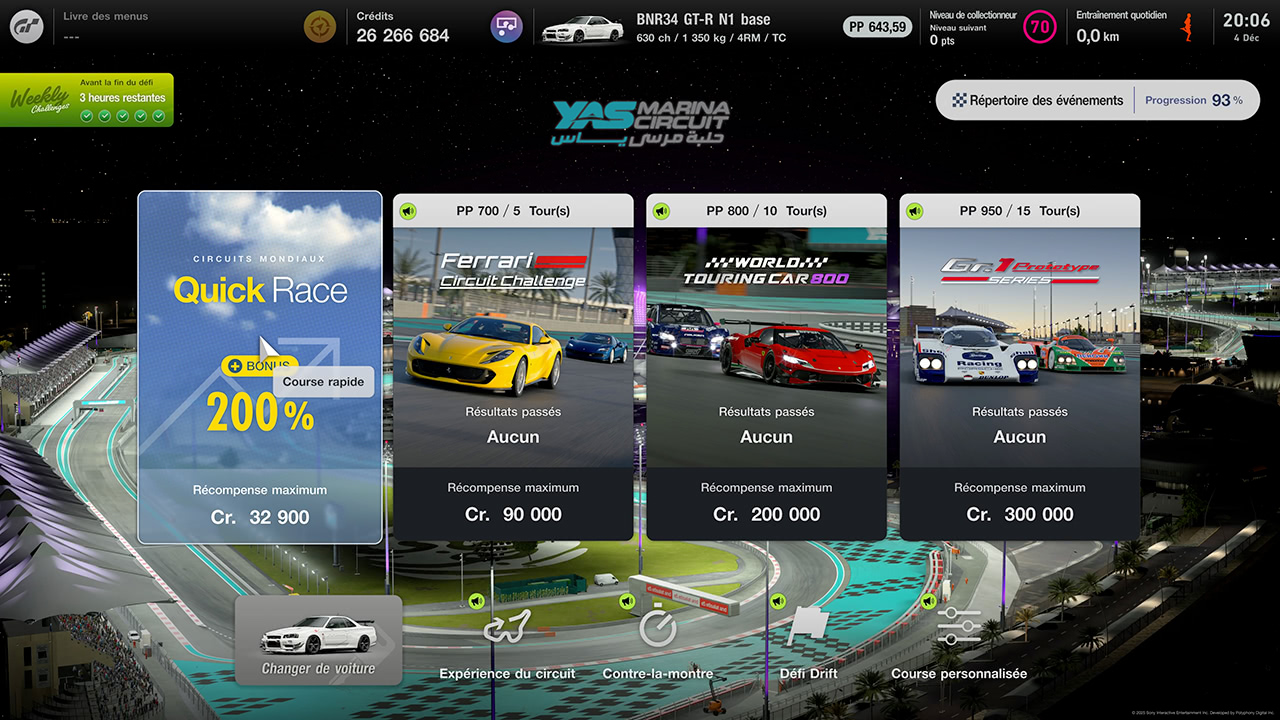Select the Quick Race card

tap(260, 367)
